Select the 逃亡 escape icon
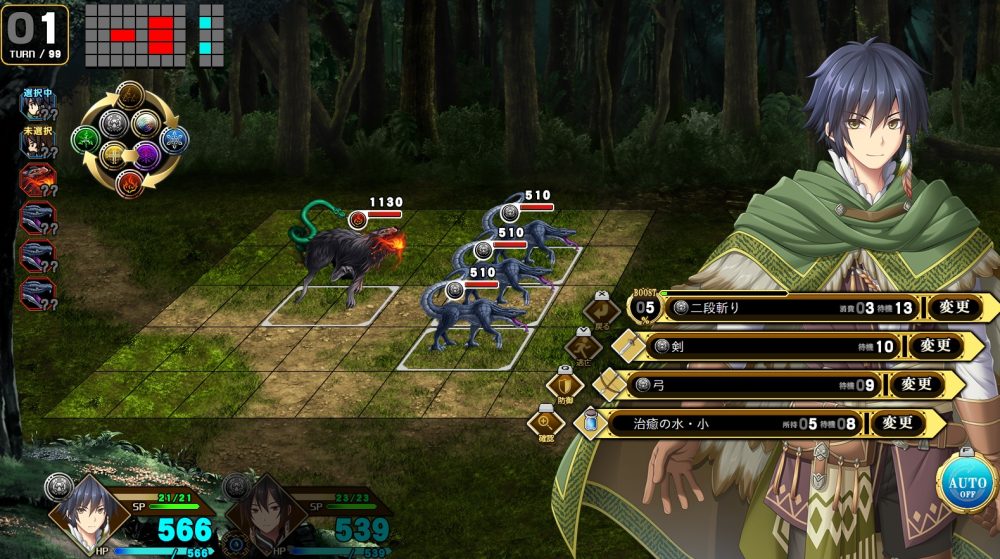1000x559 pixels. tap(582, 347)
